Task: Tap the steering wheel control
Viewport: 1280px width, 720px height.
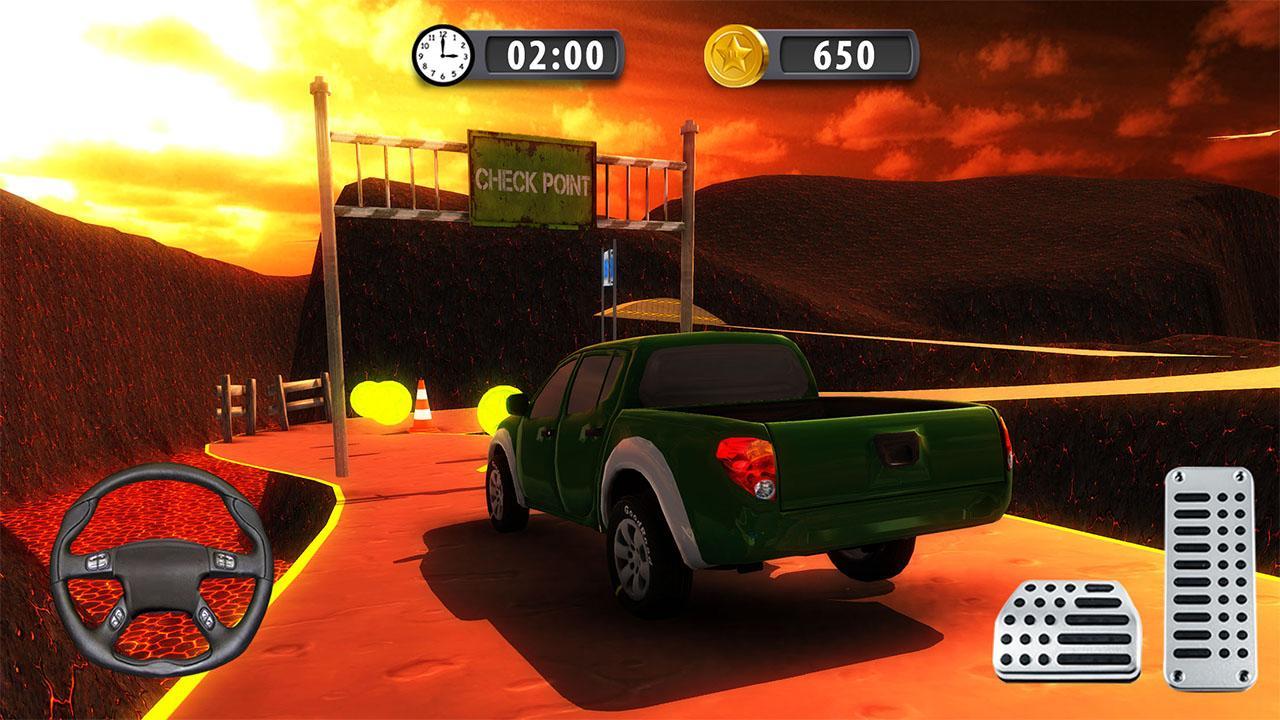Action: (160, 565)
